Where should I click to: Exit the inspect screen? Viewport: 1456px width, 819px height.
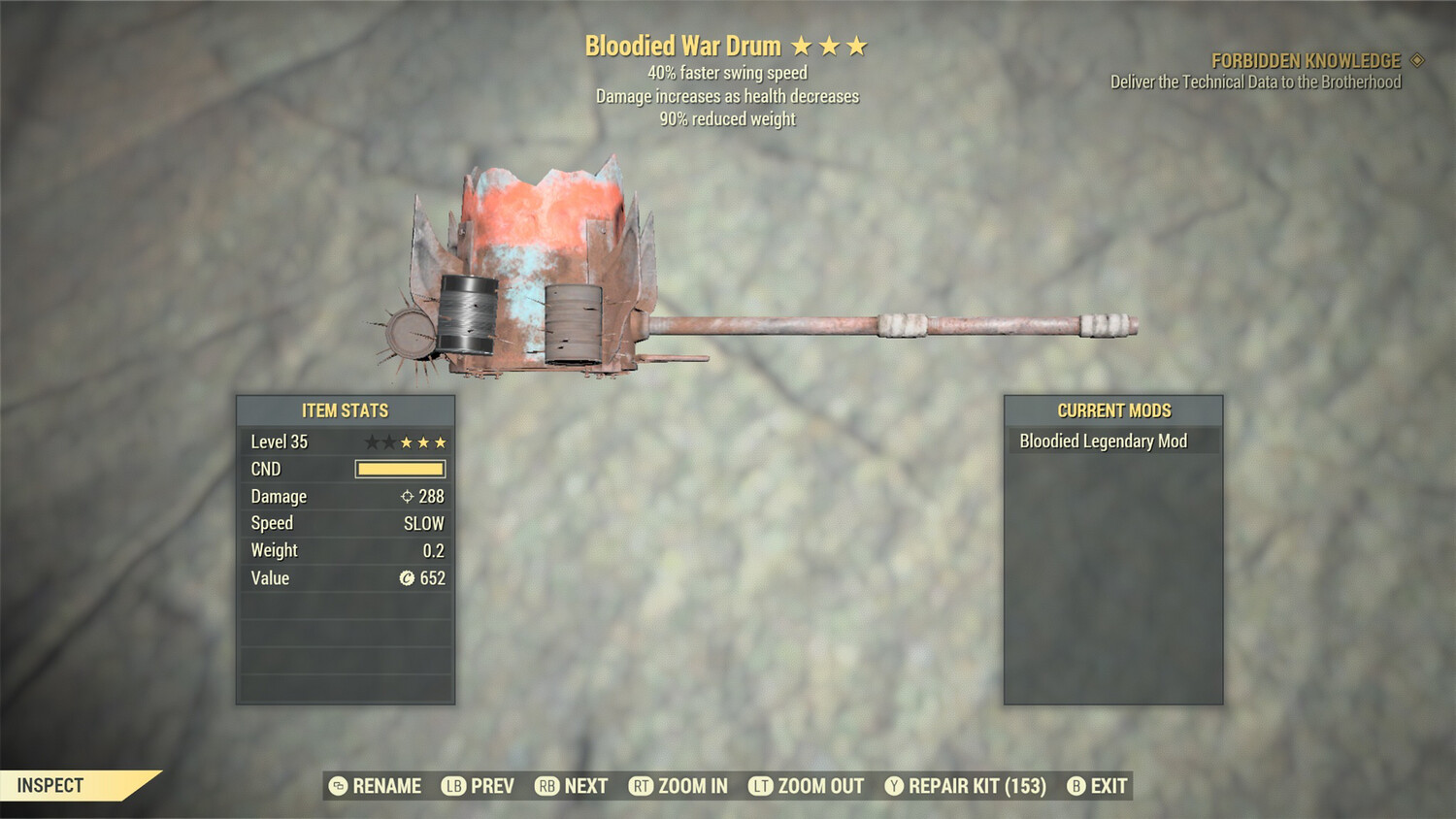1098,786
